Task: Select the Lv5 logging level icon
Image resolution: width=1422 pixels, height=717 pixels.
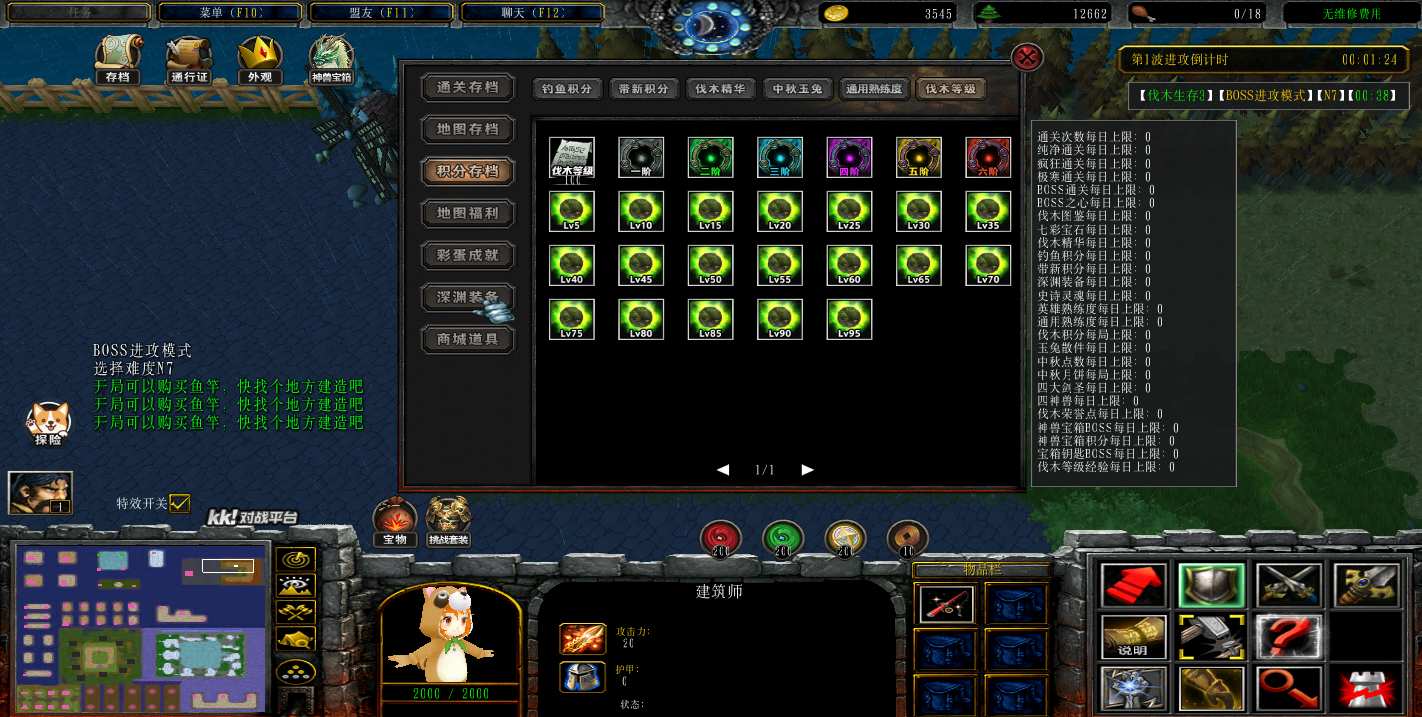Action: (572, 211)
